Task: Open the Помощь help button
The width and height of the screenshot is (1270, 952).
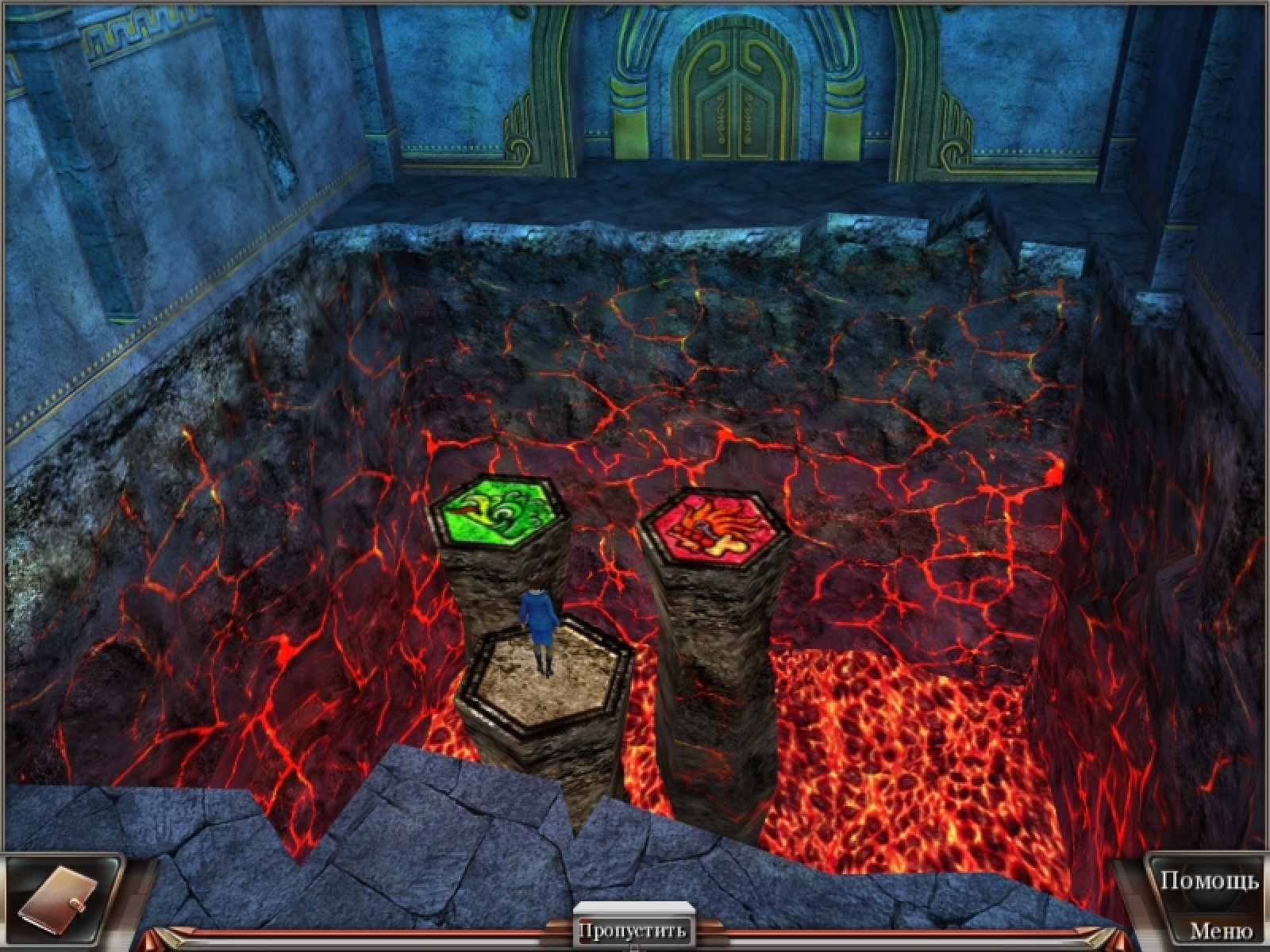Action: coord(1209,881)
